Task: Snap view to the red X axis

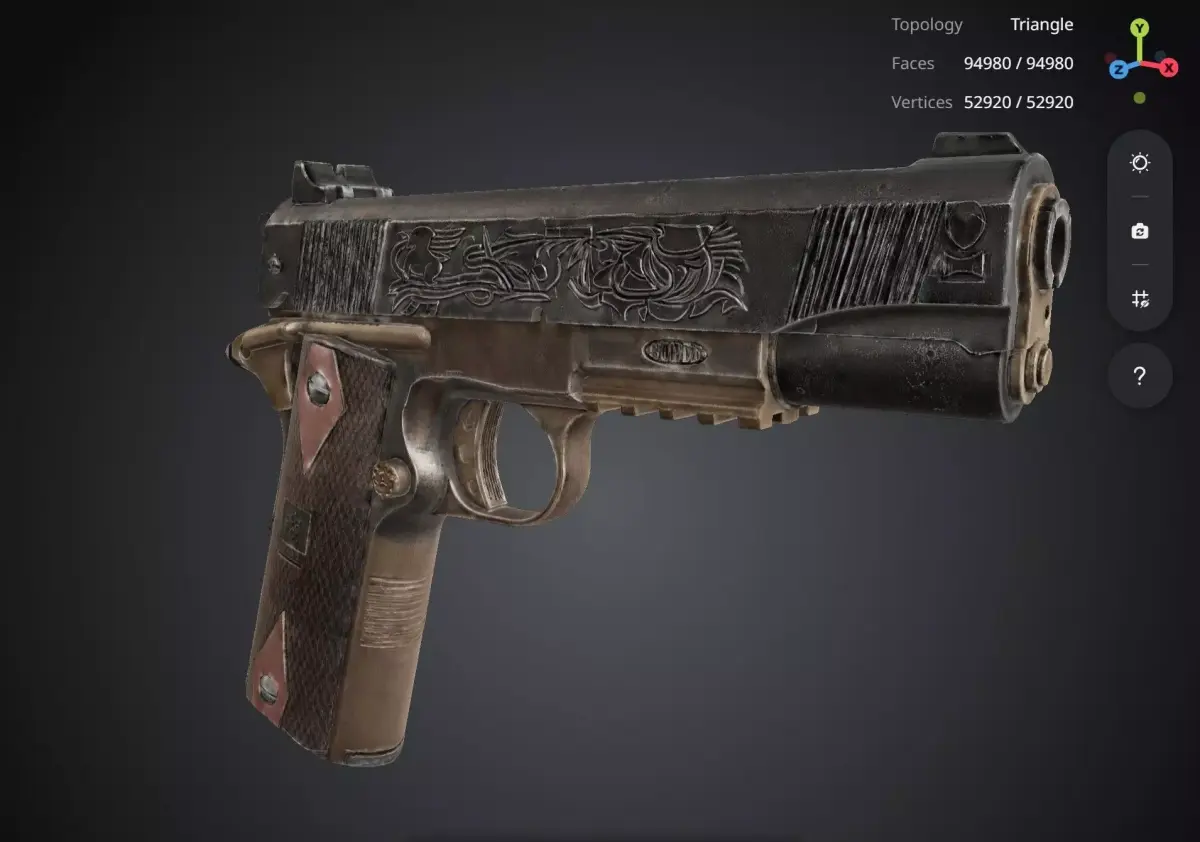Action: coord(1168,68)
